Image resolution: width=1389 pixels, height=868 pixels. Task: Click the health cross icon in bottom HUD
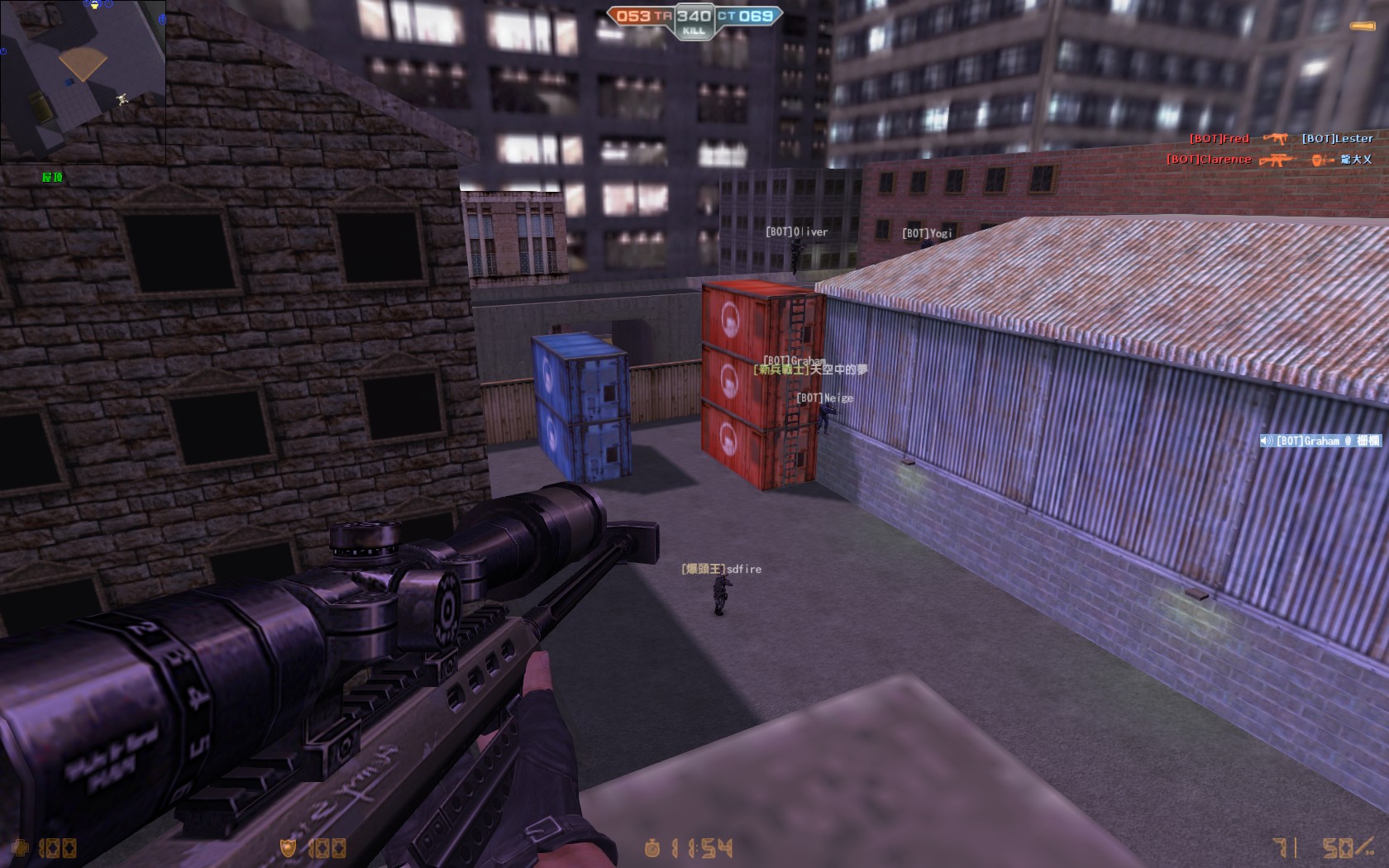point(21,848)
